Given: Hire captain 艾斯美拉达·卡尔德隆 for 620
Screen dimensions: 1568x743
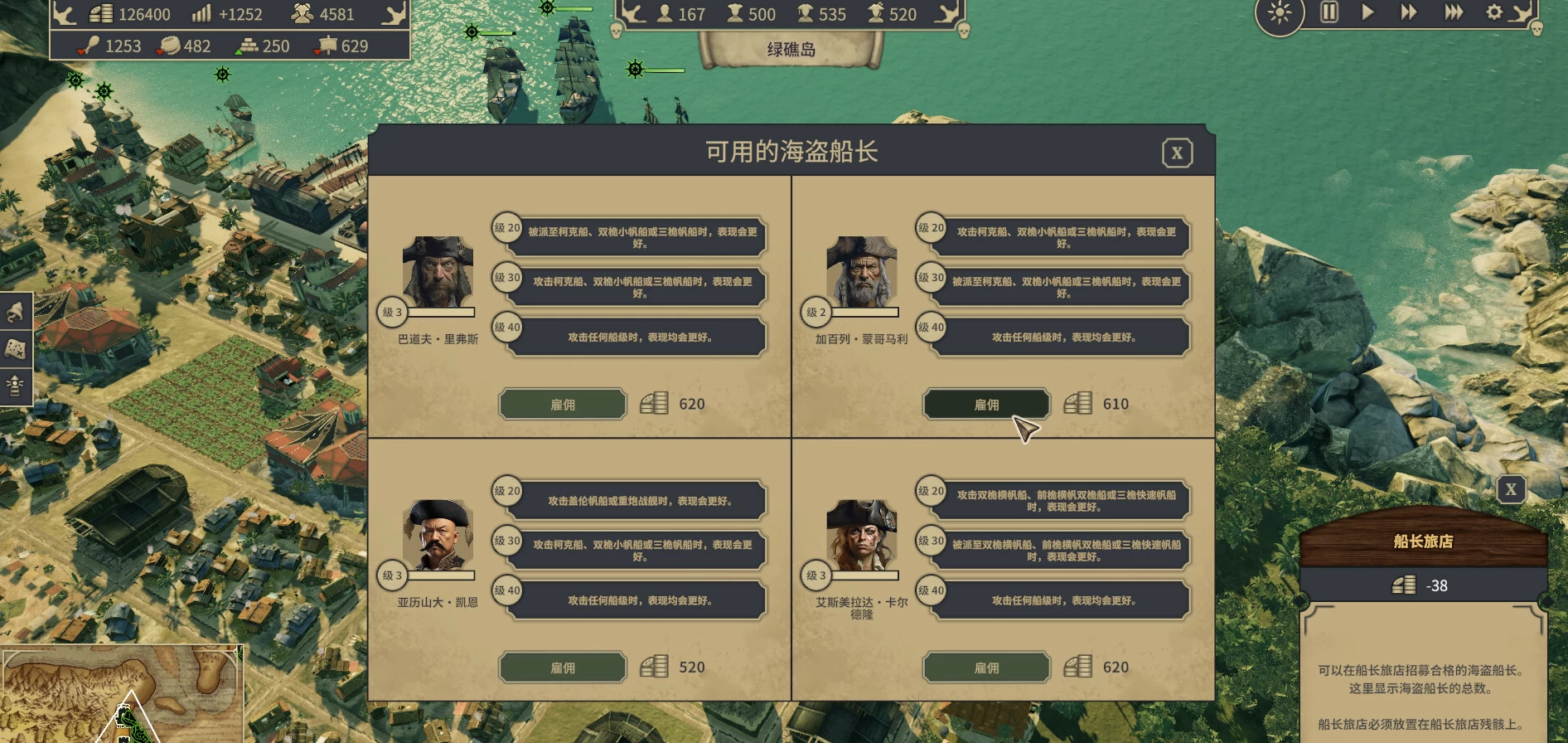Looking at the screenshot, I should 986,668.
